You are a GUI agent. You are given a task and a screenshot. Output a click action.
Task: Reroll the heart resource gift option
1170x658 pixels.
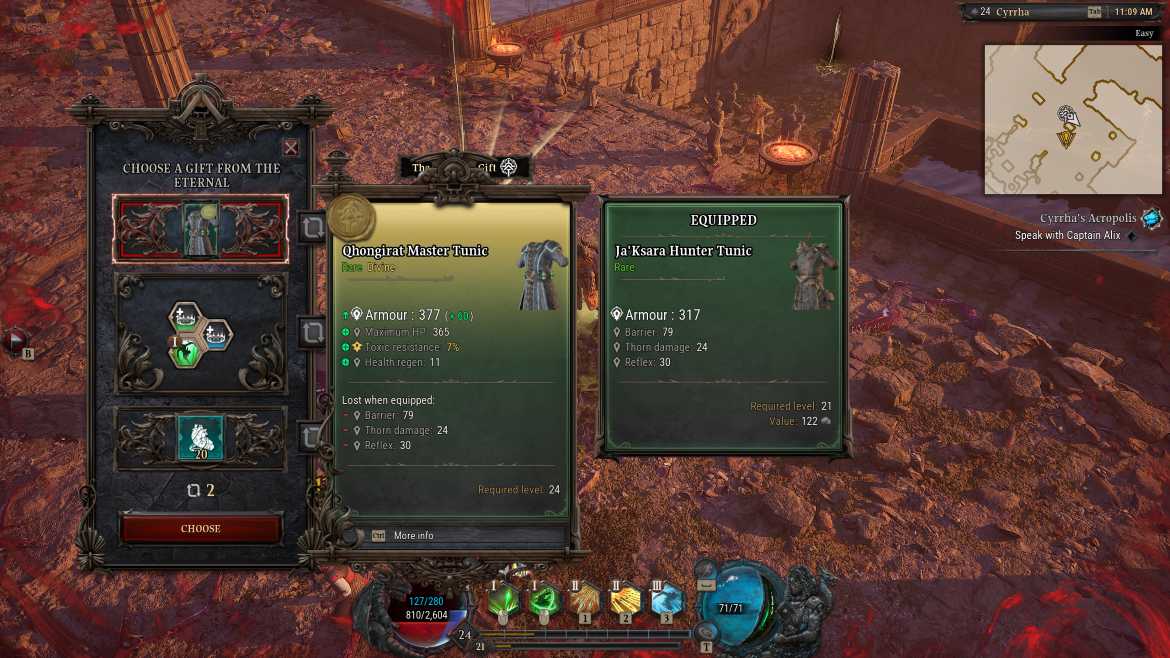[x=311, y=436]
